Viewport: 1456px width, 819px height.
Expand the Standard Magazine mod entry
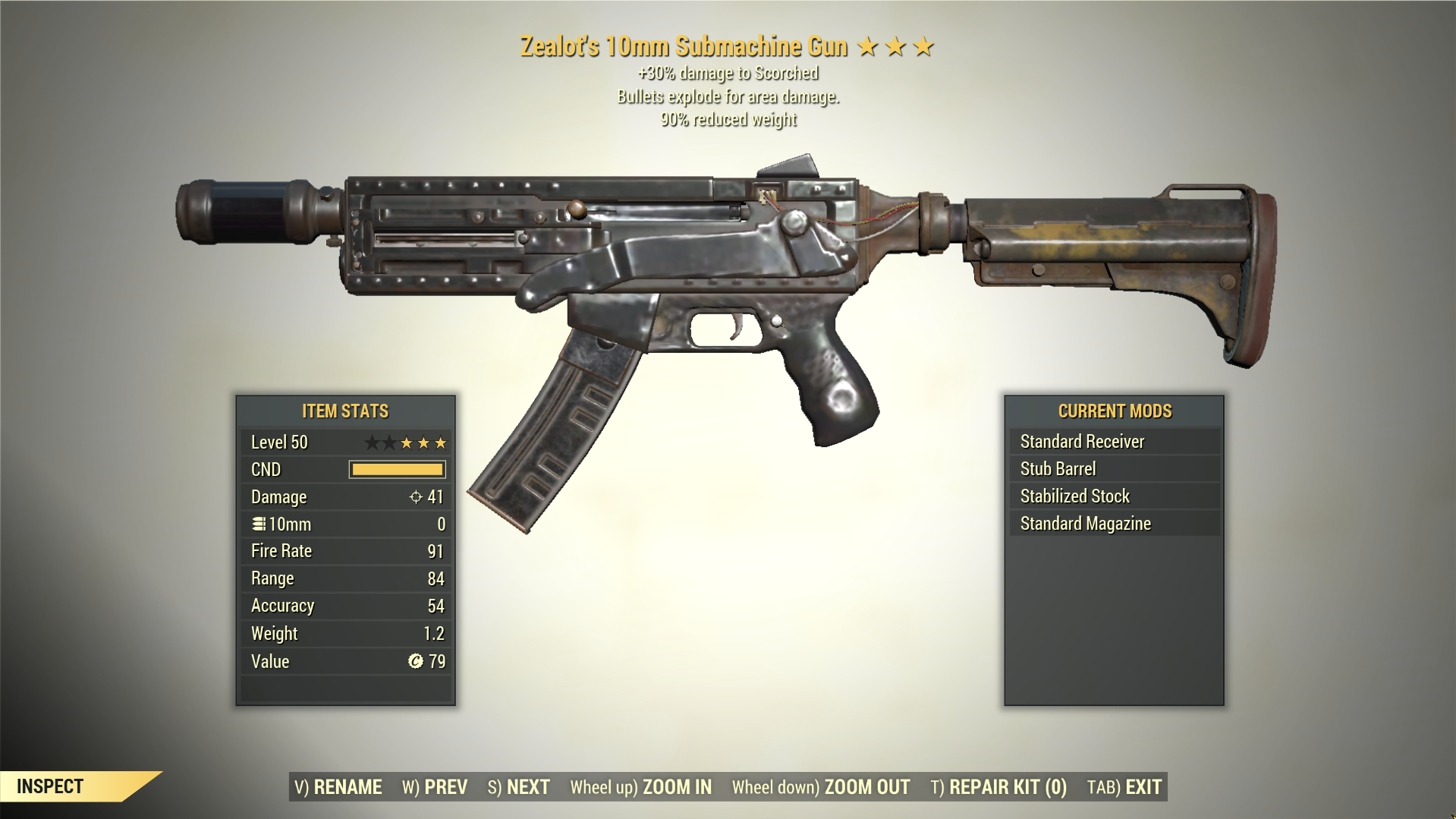tap(1085, 523)
